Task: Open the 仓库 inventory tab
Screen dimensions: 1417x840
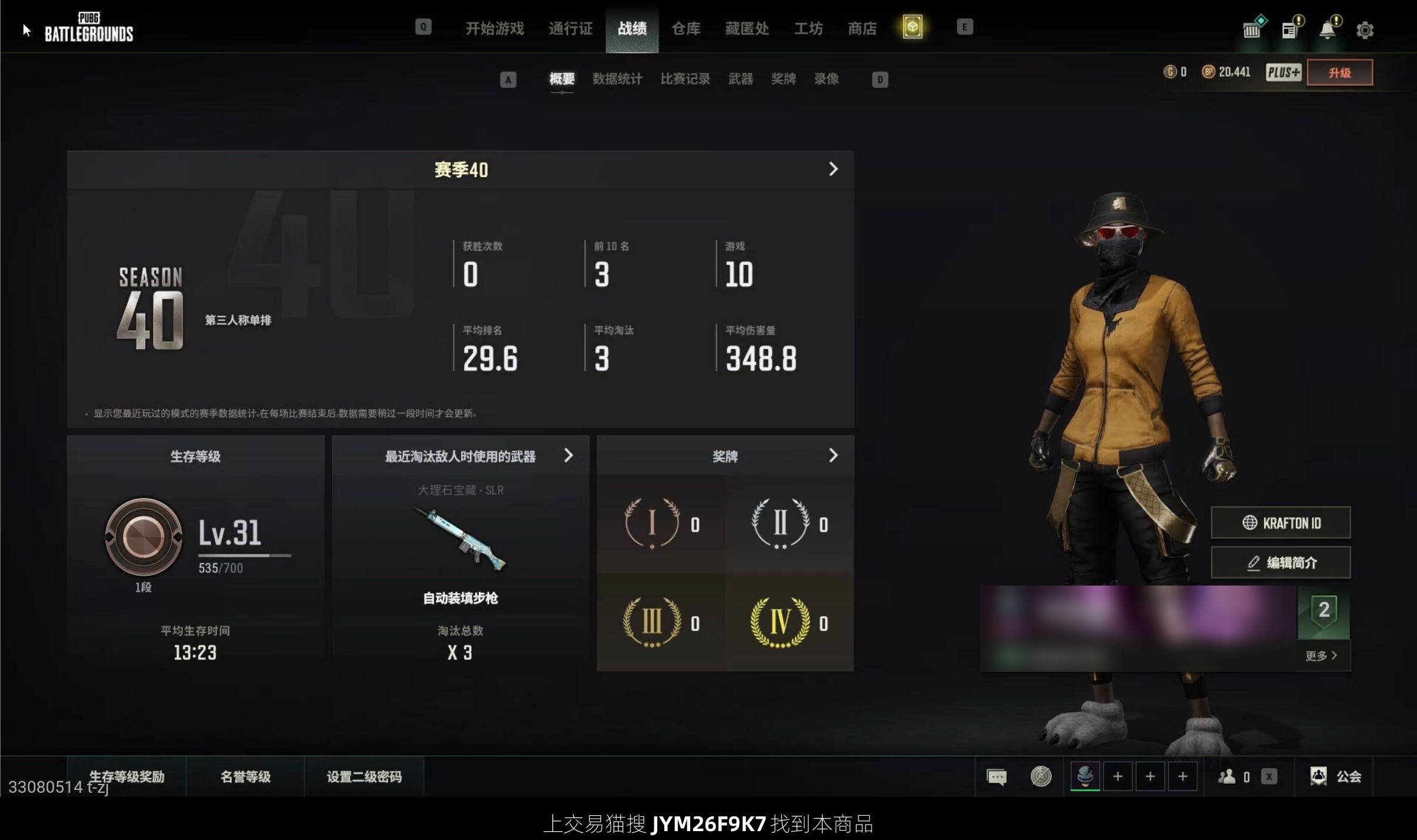Action: point(686,28)
